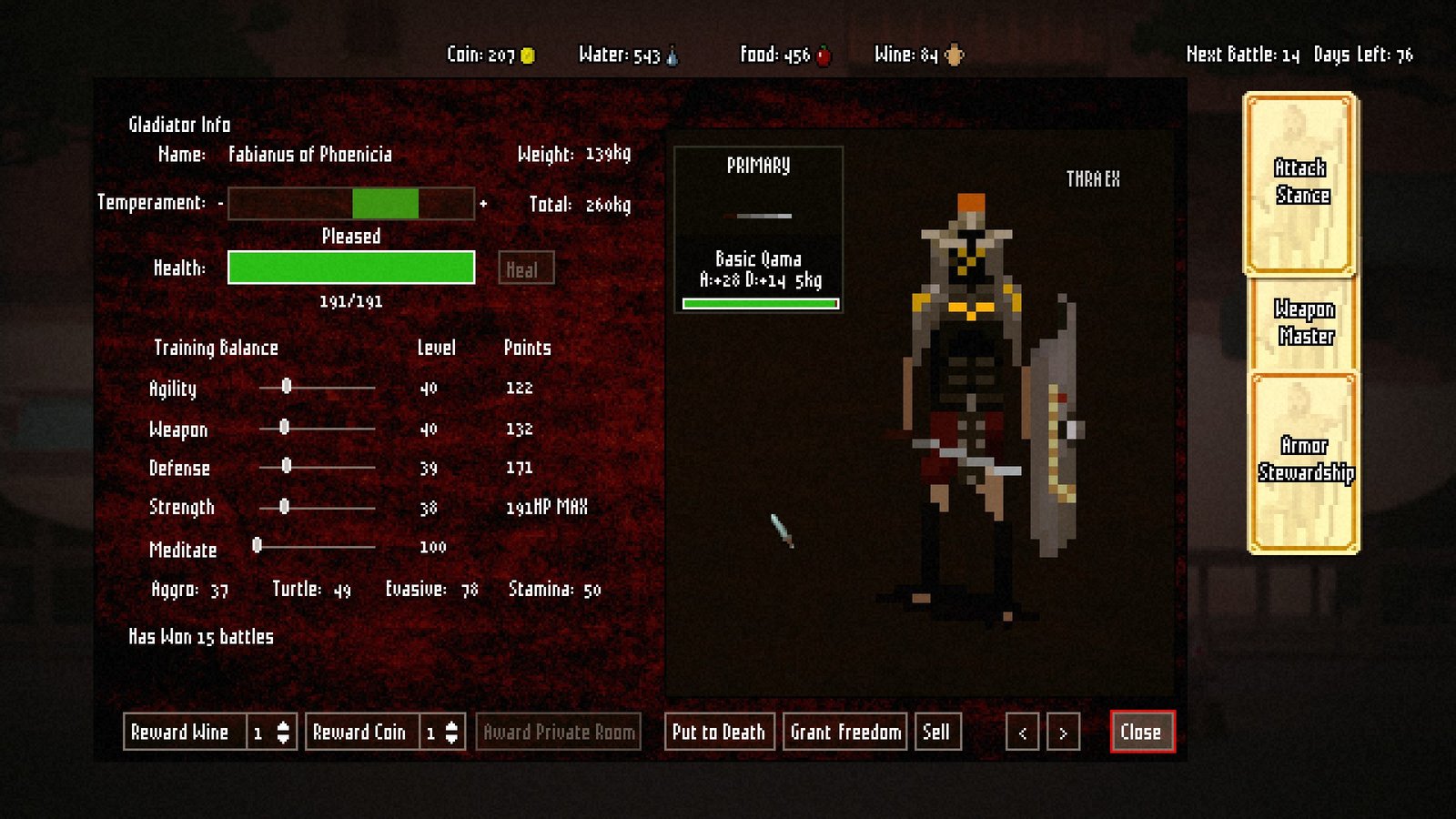
Task: Click the Meditate slider handle
Action: click(258, 545)
